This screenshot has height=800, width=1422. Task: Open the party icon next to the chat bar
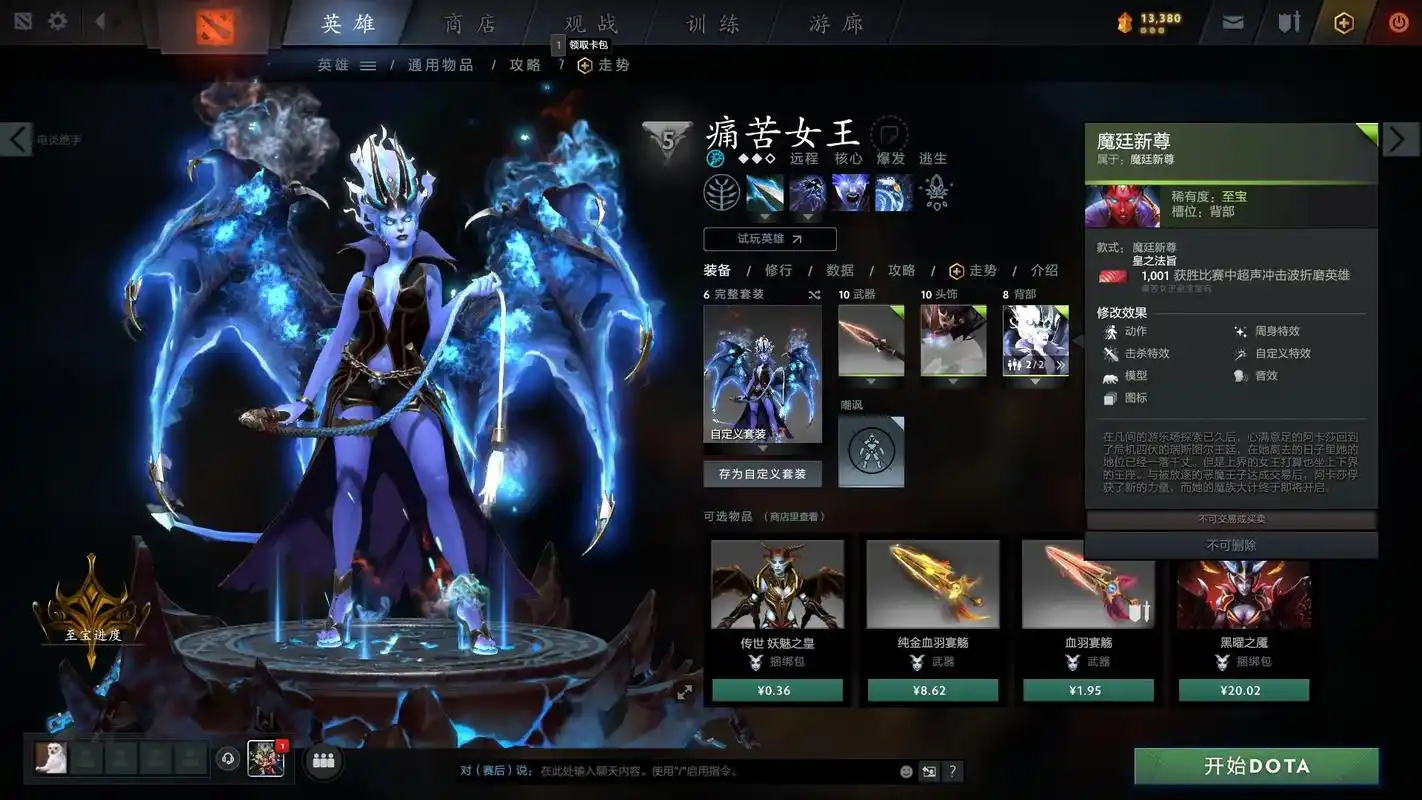[x=321, y=761]
